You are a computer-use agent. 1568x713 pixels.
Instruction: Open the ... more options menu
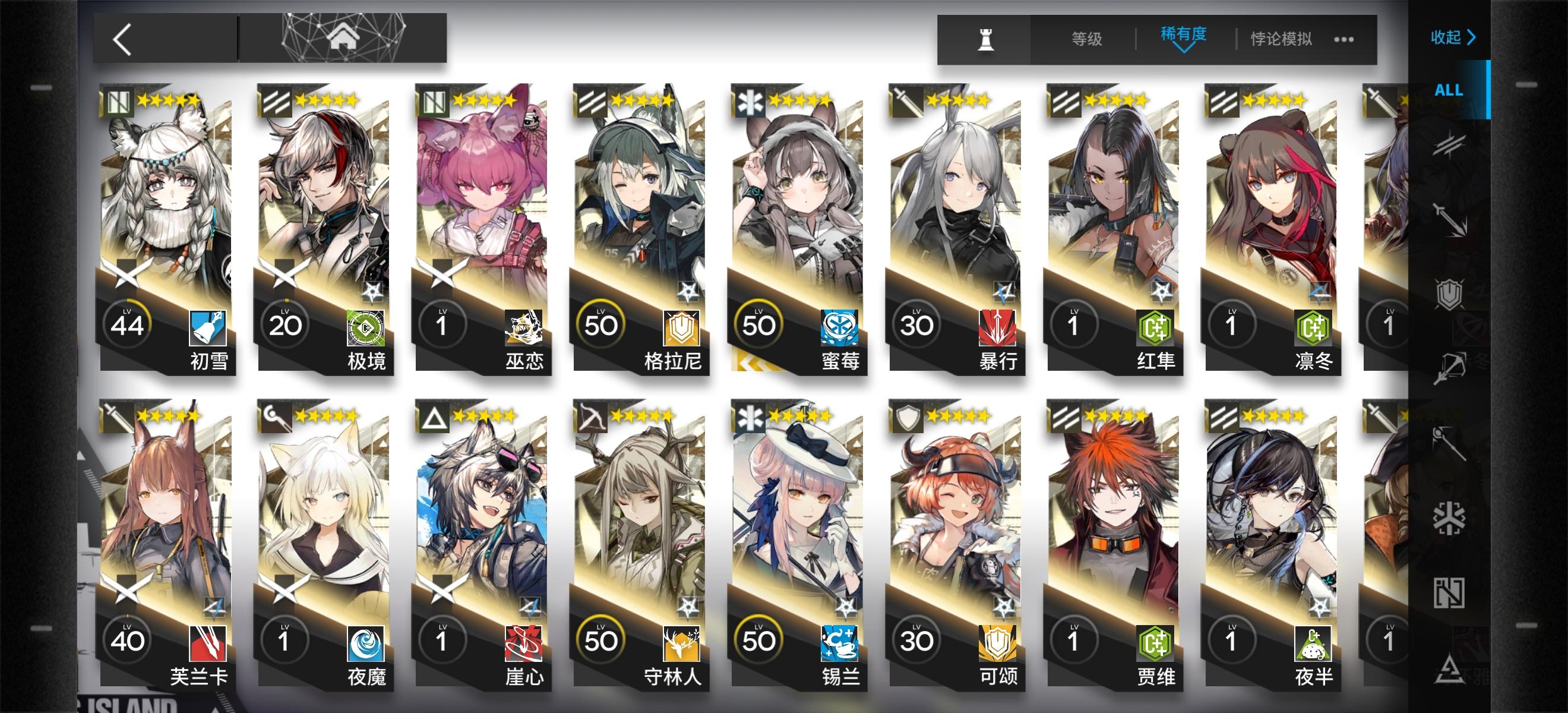click(1345, 40)
